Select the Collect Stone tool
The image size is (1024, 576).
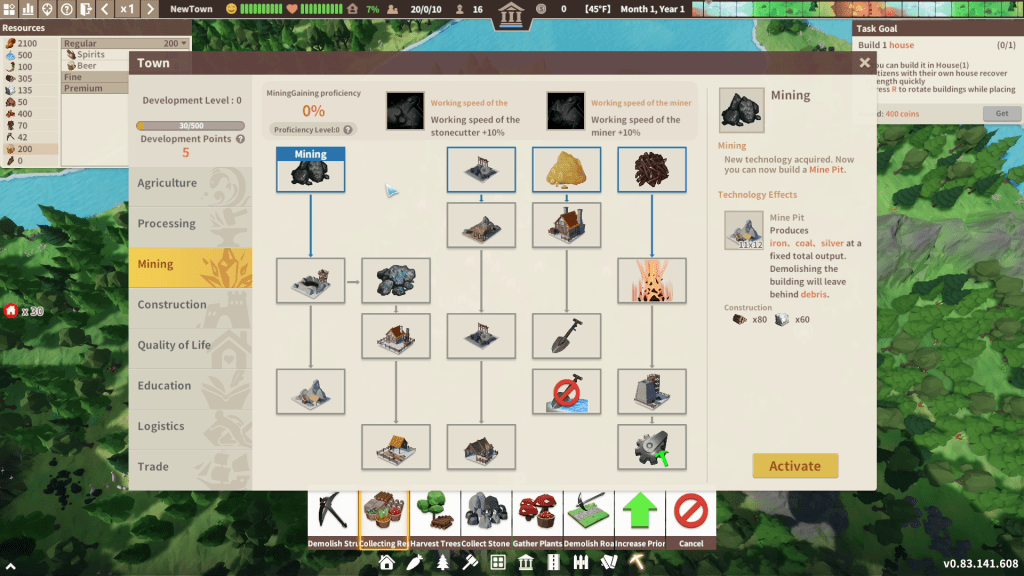click(x=487, y=518)
